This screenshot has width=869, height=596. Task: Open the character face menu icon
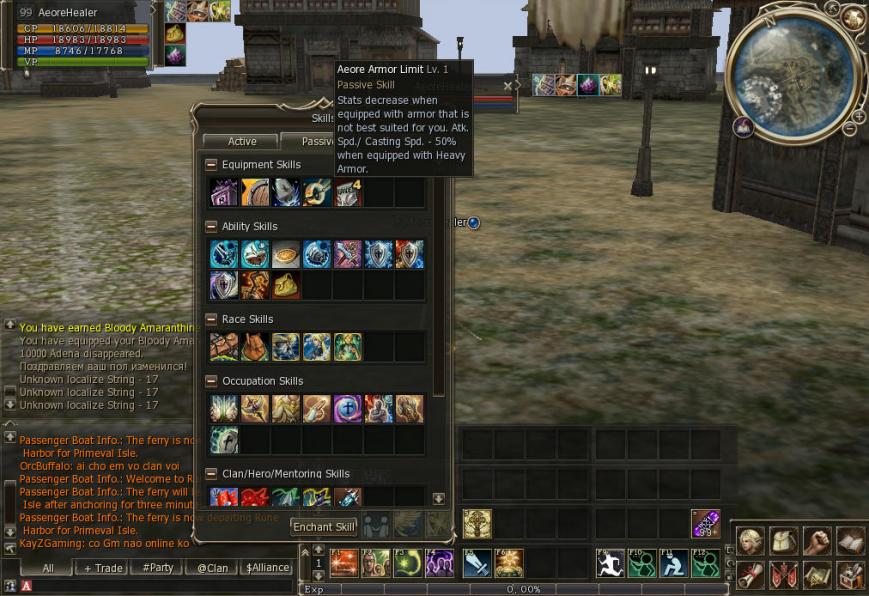751,541
